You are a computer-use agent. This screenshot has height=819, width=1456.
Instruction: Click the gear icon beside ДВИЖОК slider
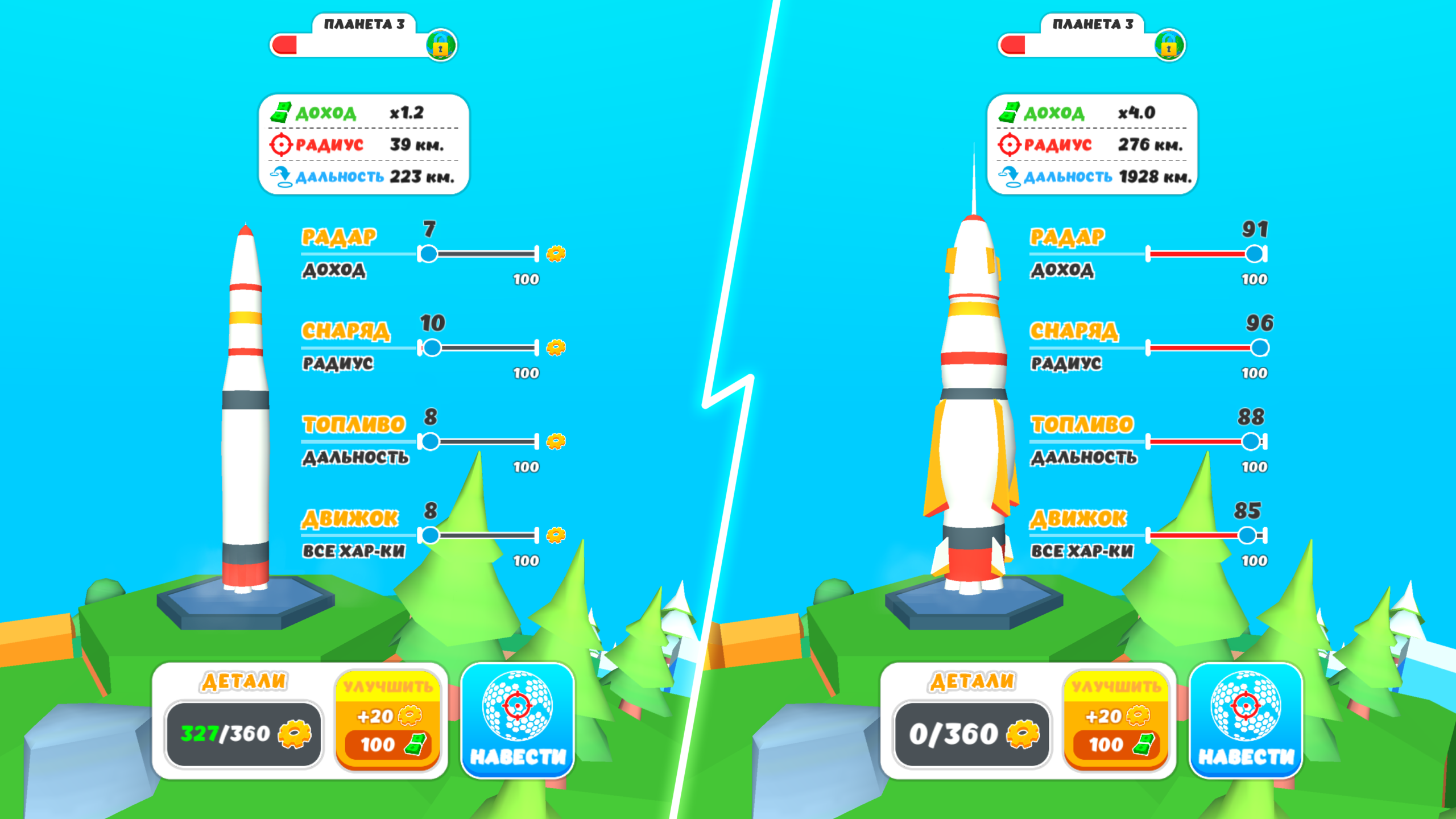point(556,535)
